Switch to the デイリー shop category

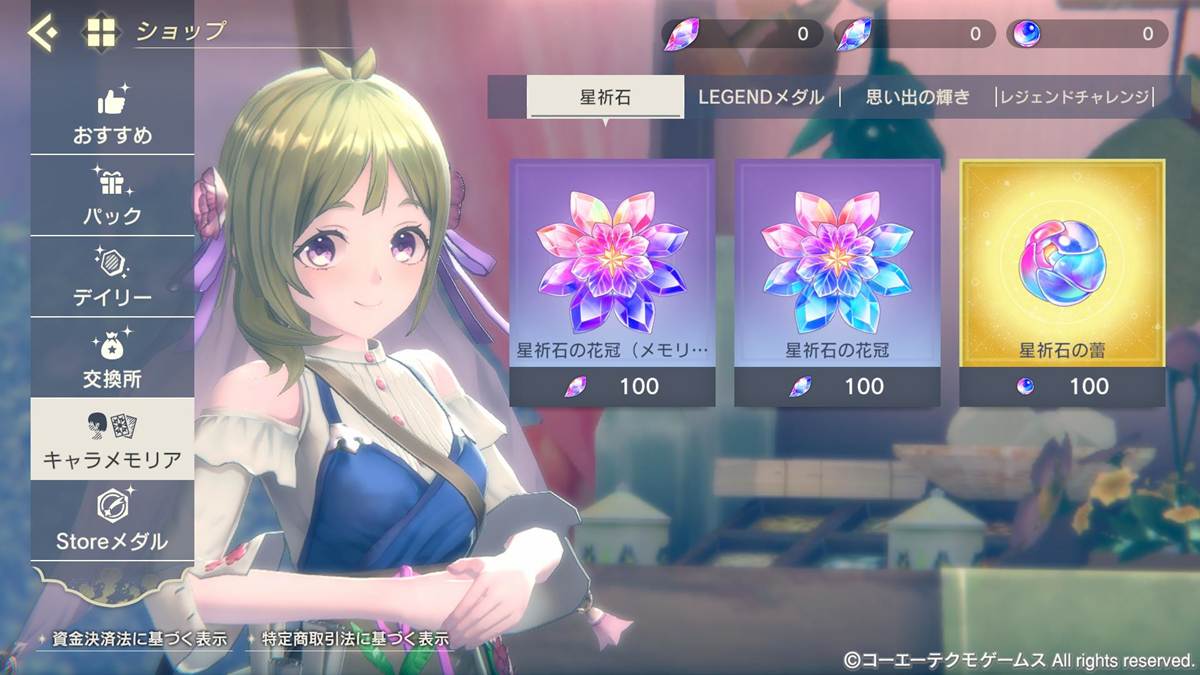pos(112,278)
